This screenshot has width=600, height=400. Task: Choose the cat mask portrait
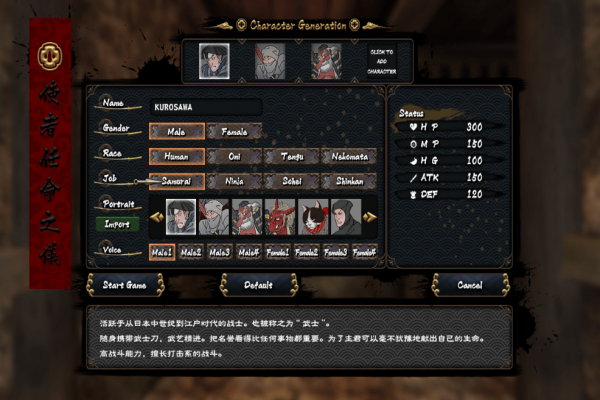pos(311,216)
